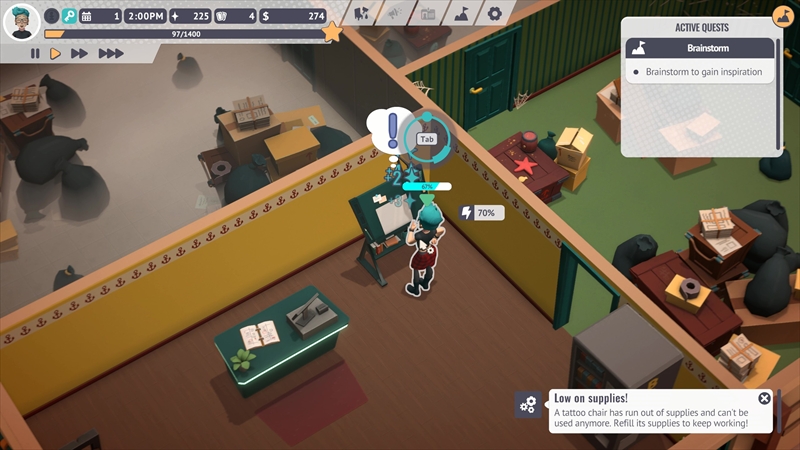
Task: Set game speed to normal play
Action: [x=56, y=53]
